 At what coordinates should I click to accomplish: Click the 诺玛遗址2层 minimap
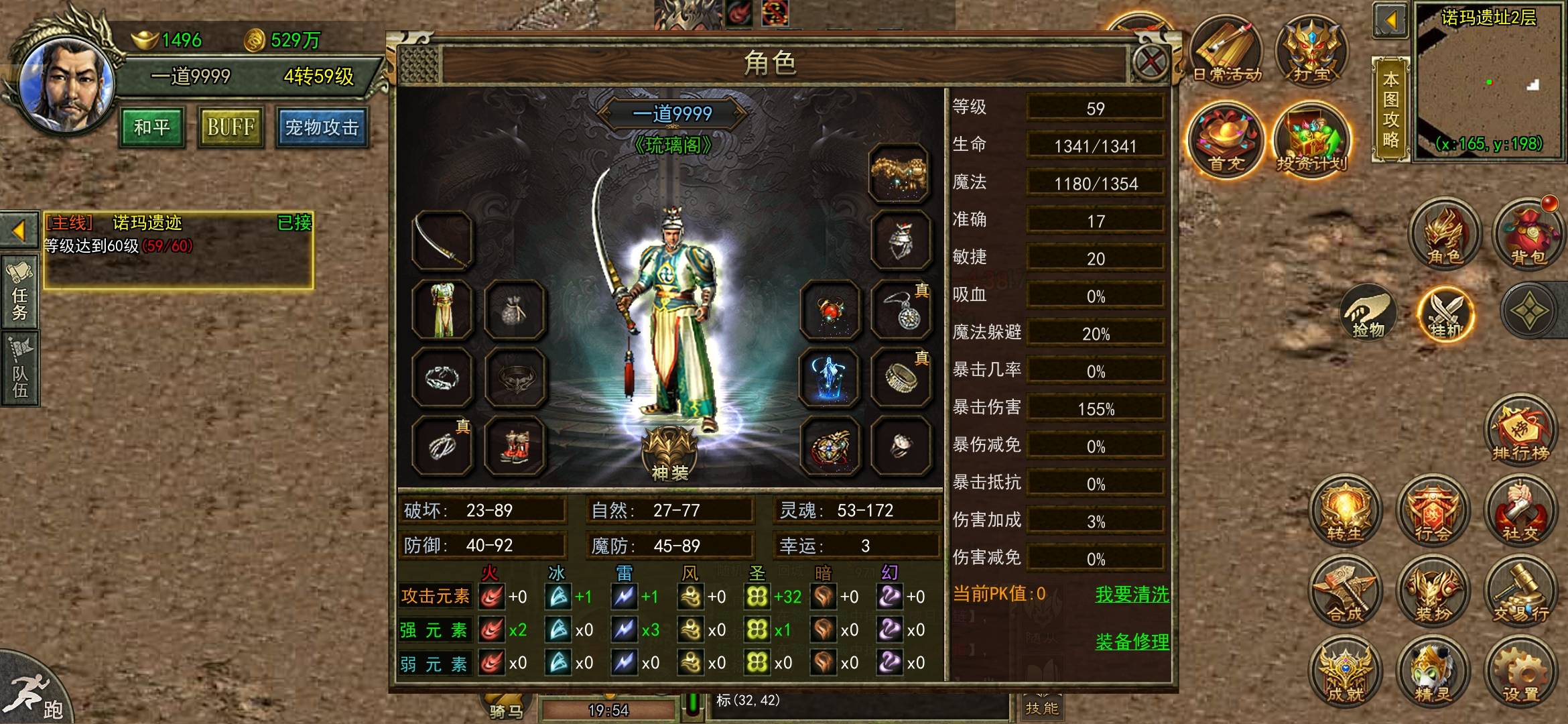1489,80
